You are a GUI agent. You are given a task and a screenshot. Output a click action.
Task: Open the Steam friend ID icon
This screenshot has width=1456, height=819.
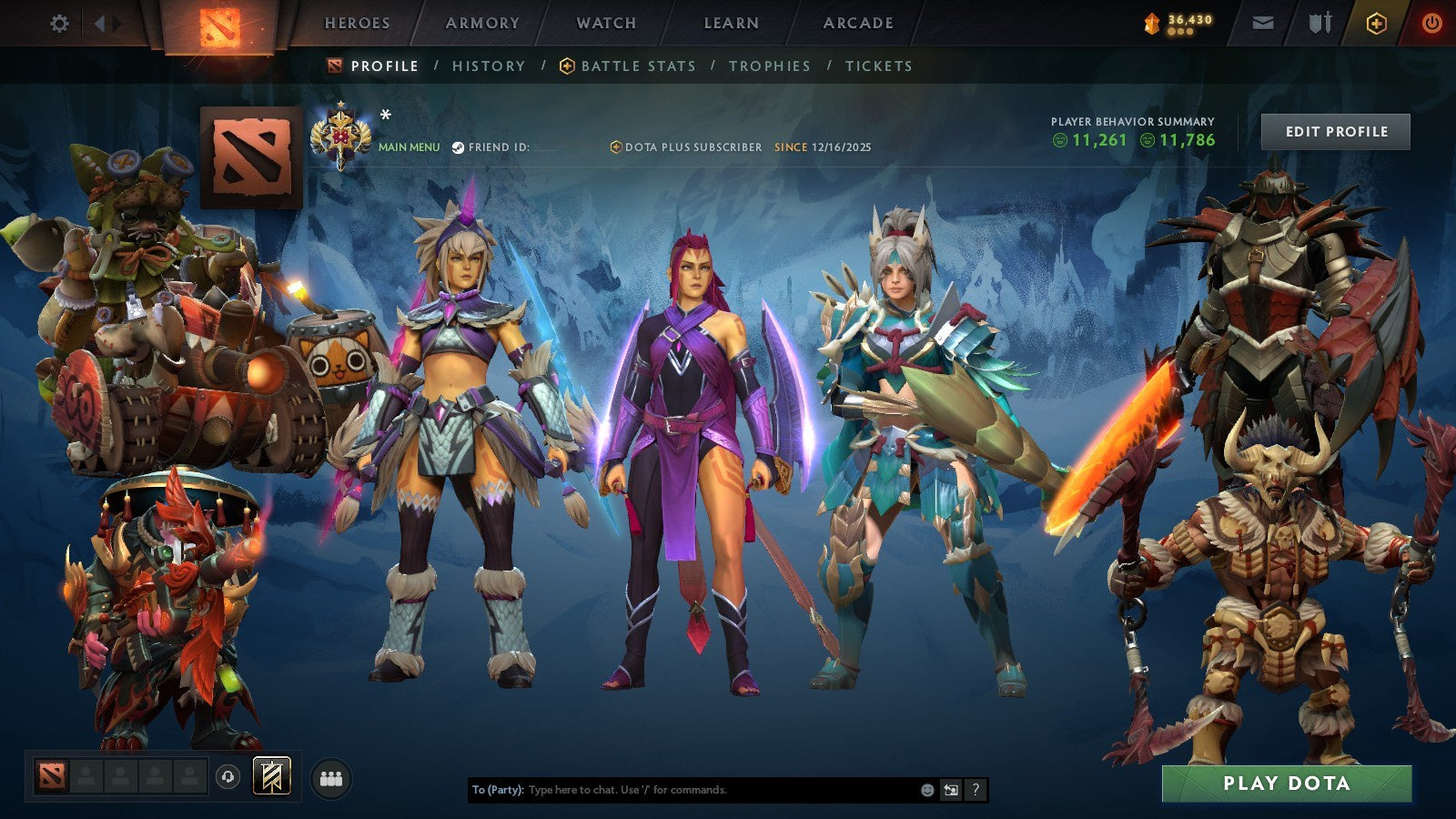pyautogui.click(x=460, y=146)
